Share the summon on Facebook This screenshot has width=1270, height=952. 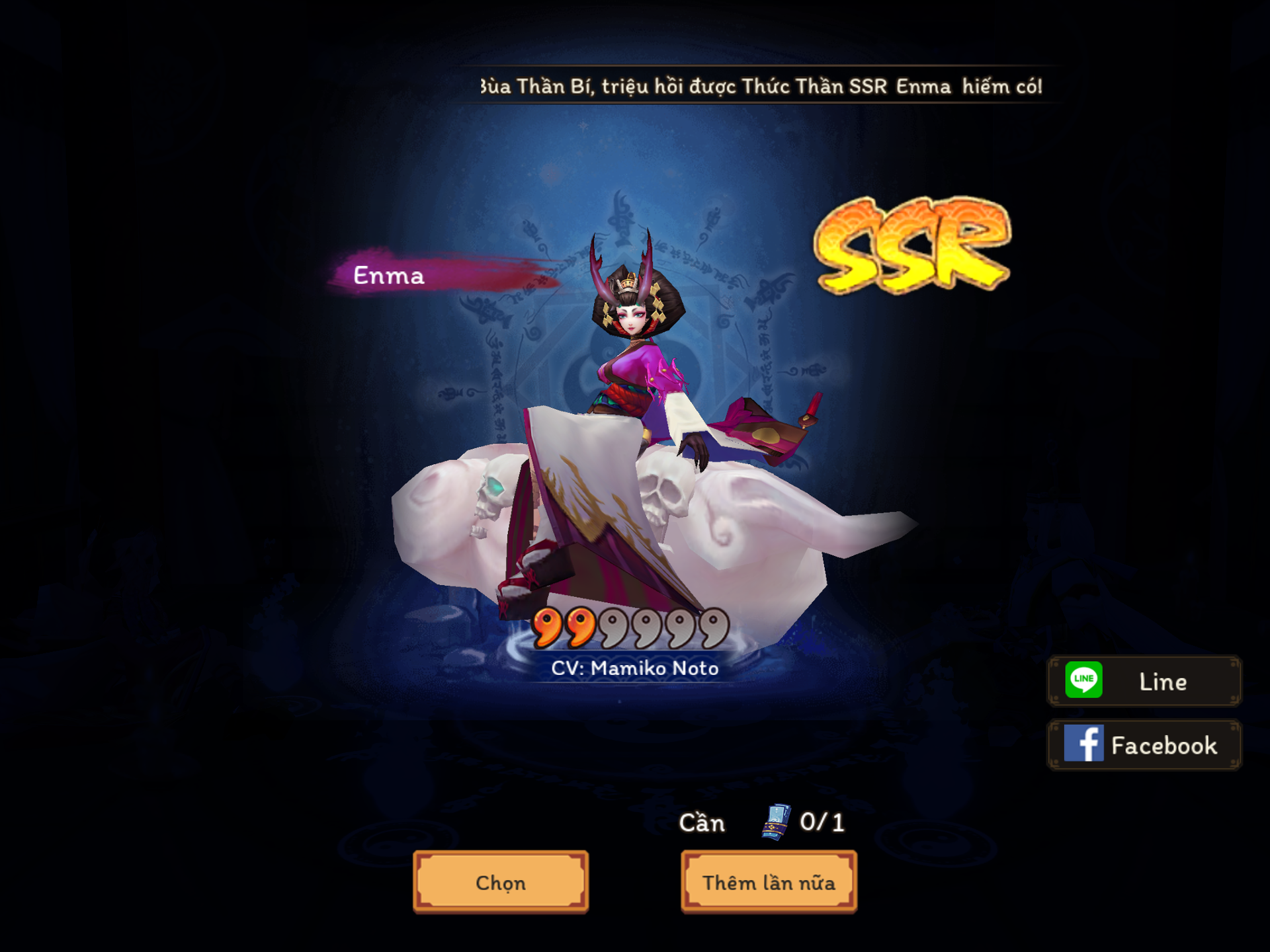click(x=1144, y=745)
